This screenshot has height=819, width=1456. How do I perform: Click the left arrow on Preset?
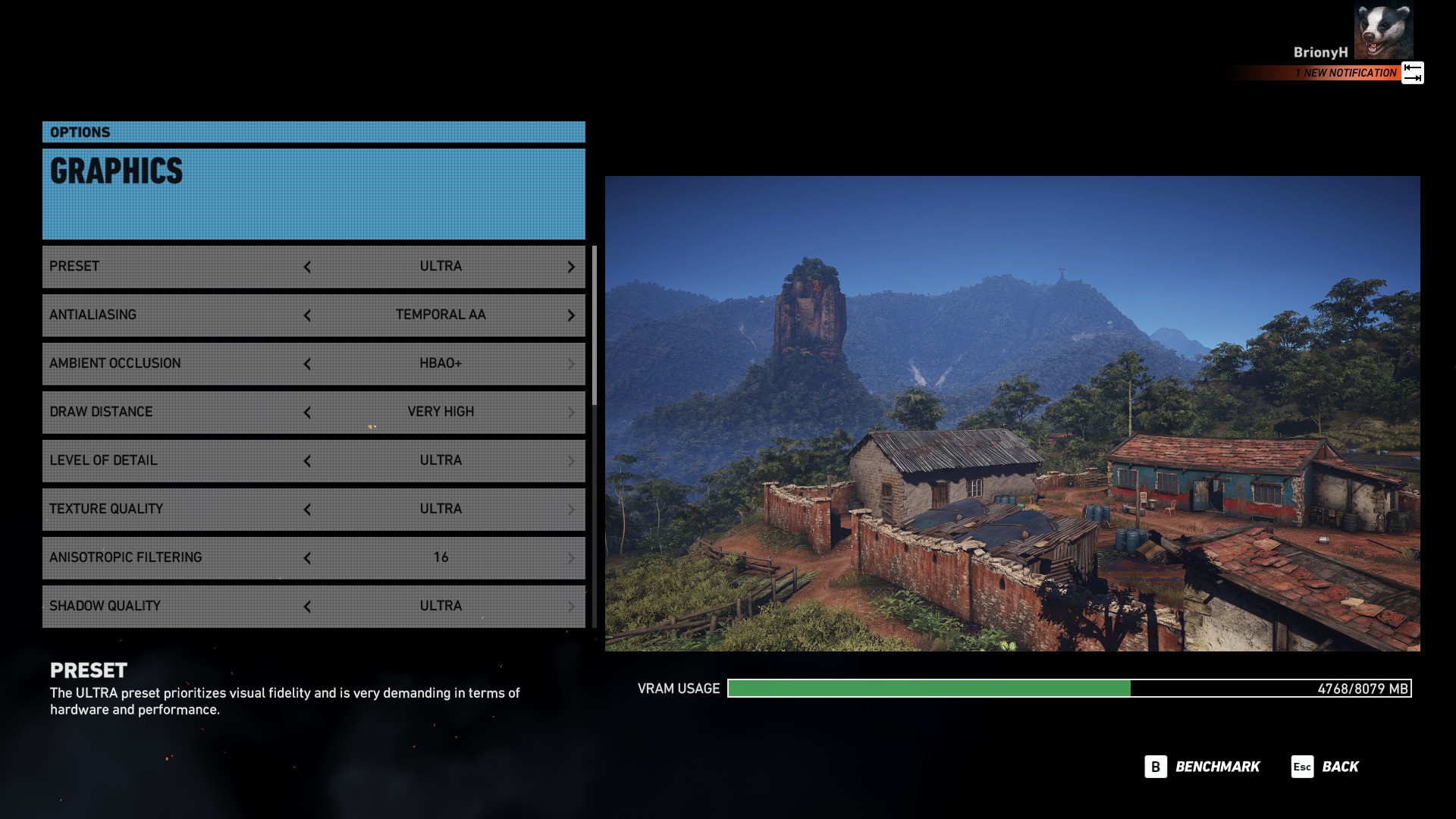[307, 267]
